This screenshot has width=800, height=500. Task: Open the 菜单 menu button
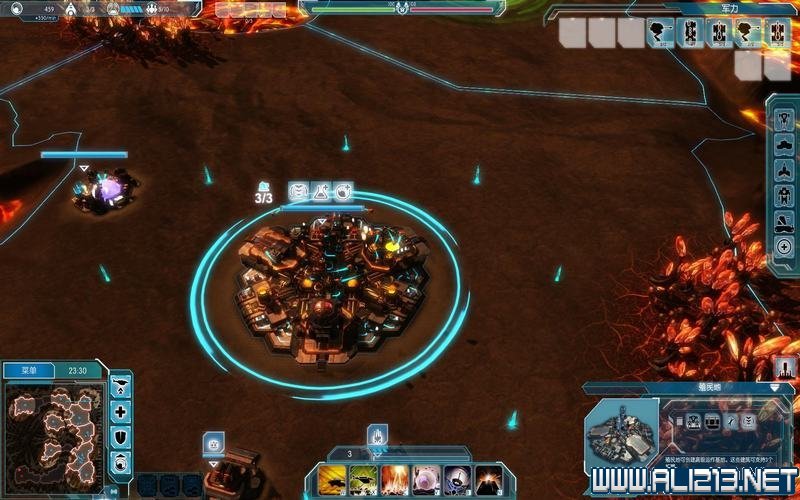tap(21, 370)
